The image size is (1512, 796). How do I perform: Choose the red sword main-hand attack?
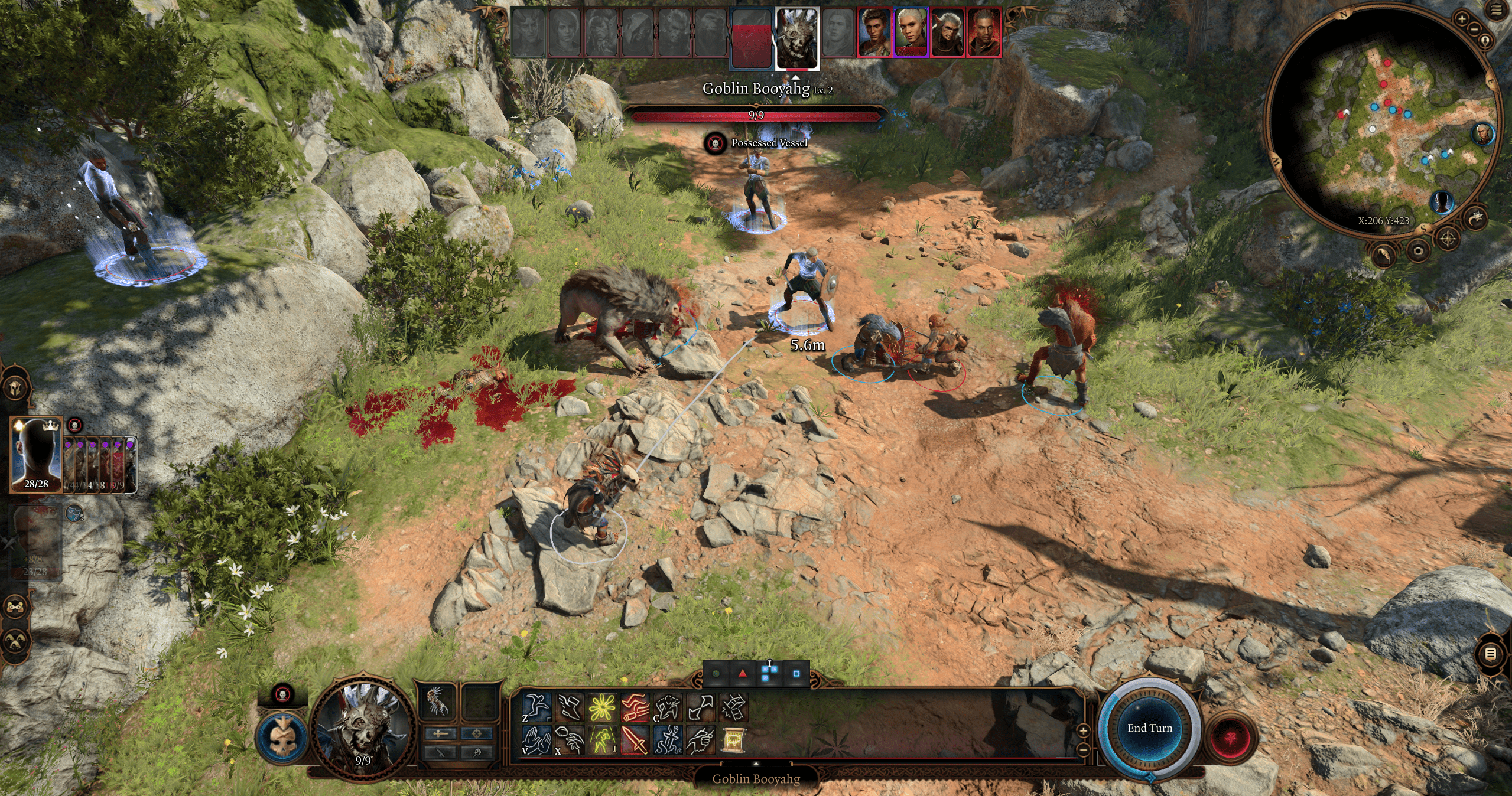635,740
